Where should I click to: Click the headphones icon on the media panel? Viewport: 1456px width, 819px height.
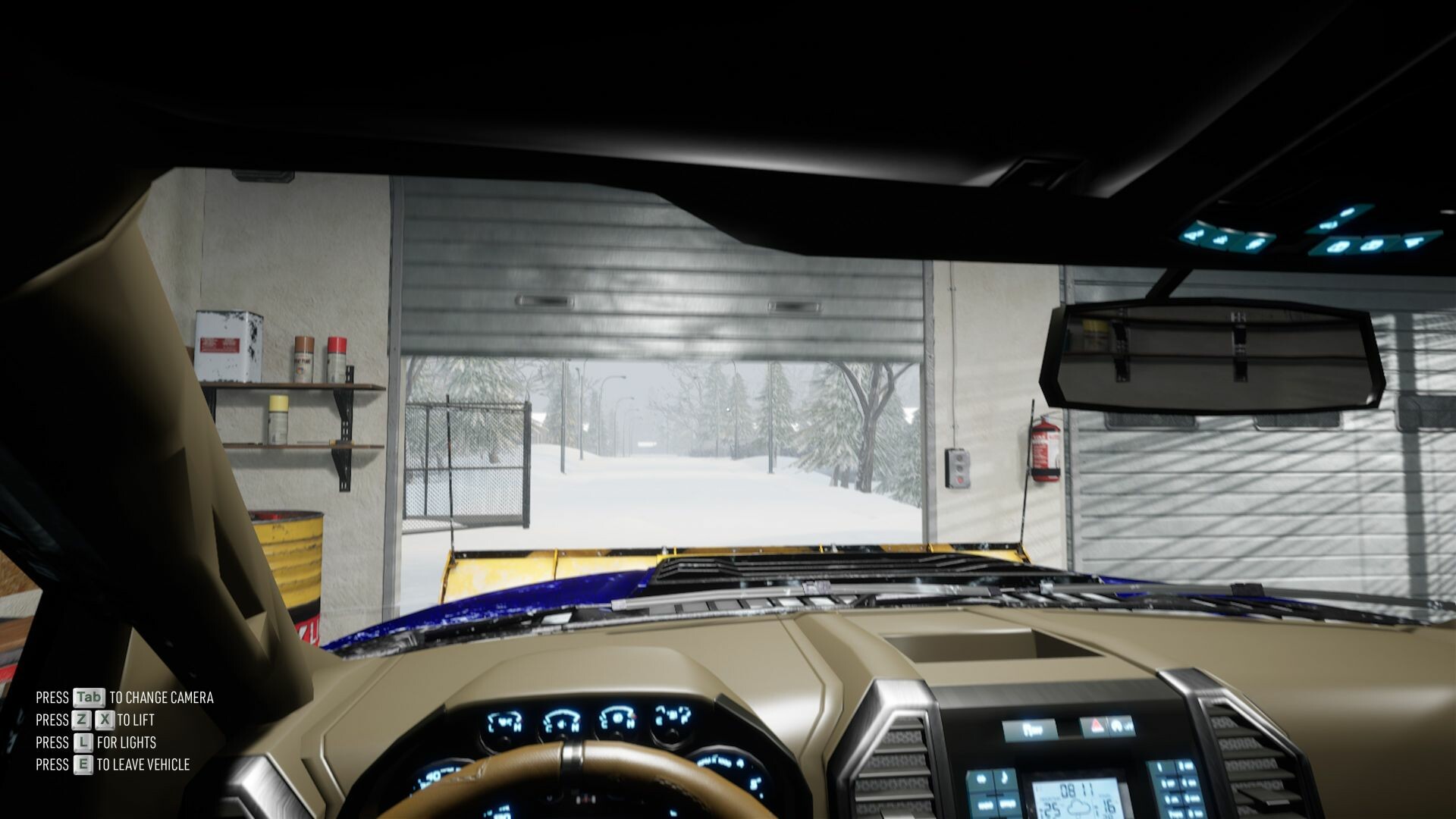981,778
